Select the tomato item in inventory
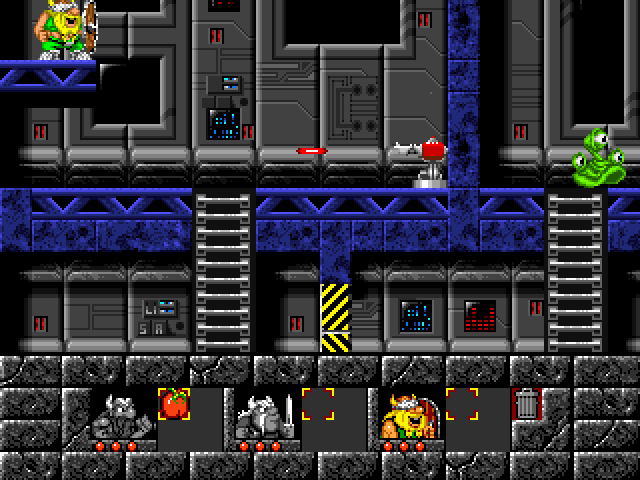Image resolution: width=640 pixels, height=480 pixels. click(x=173, y=404)
